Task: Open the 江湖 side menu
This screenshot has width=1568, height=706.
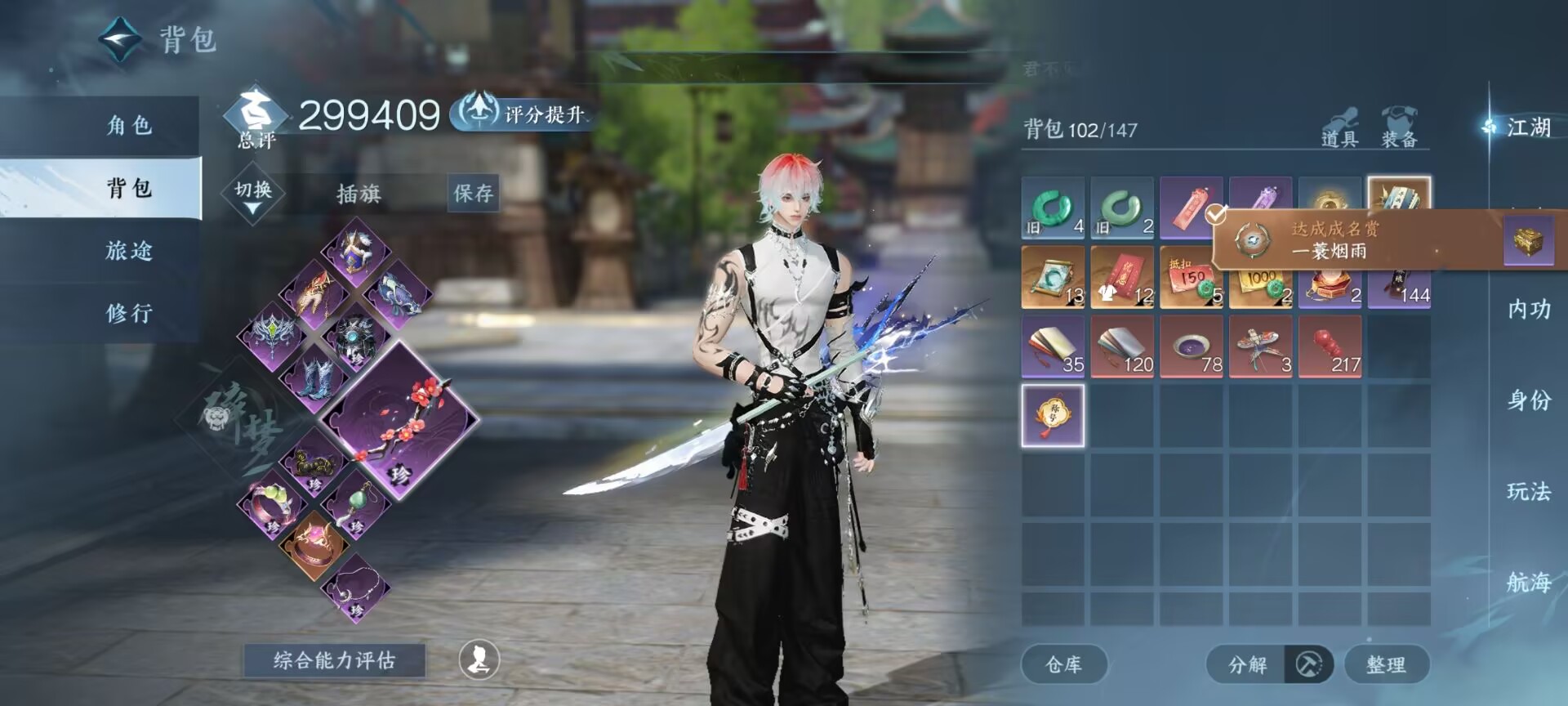Action: click(1527, 127)
